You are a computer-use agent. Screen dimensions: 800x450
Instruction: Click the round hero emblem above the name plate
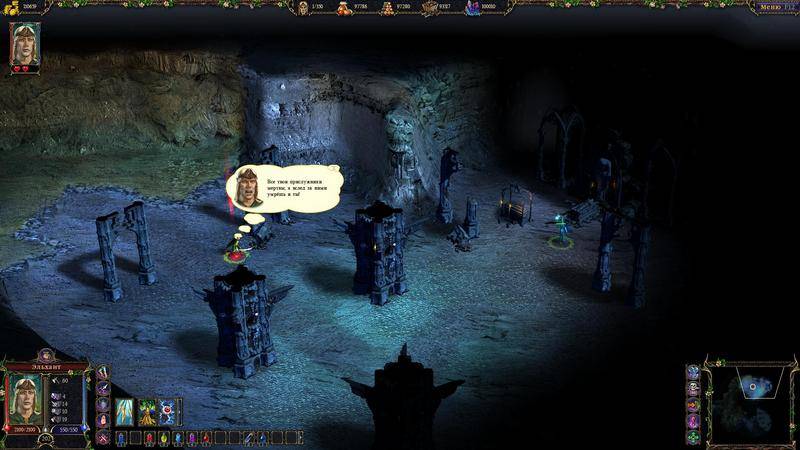[x=45, y=356]
